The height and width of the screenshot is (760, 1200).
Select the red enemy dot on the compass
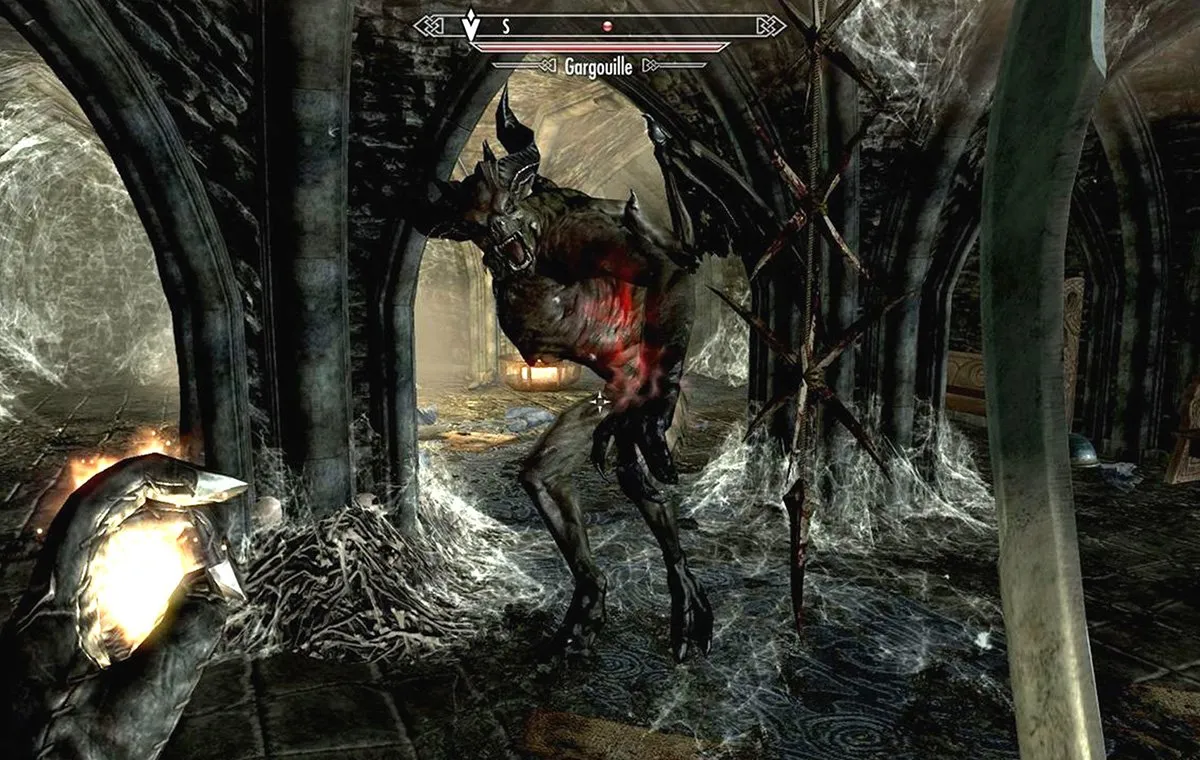[x=606, y=28]
